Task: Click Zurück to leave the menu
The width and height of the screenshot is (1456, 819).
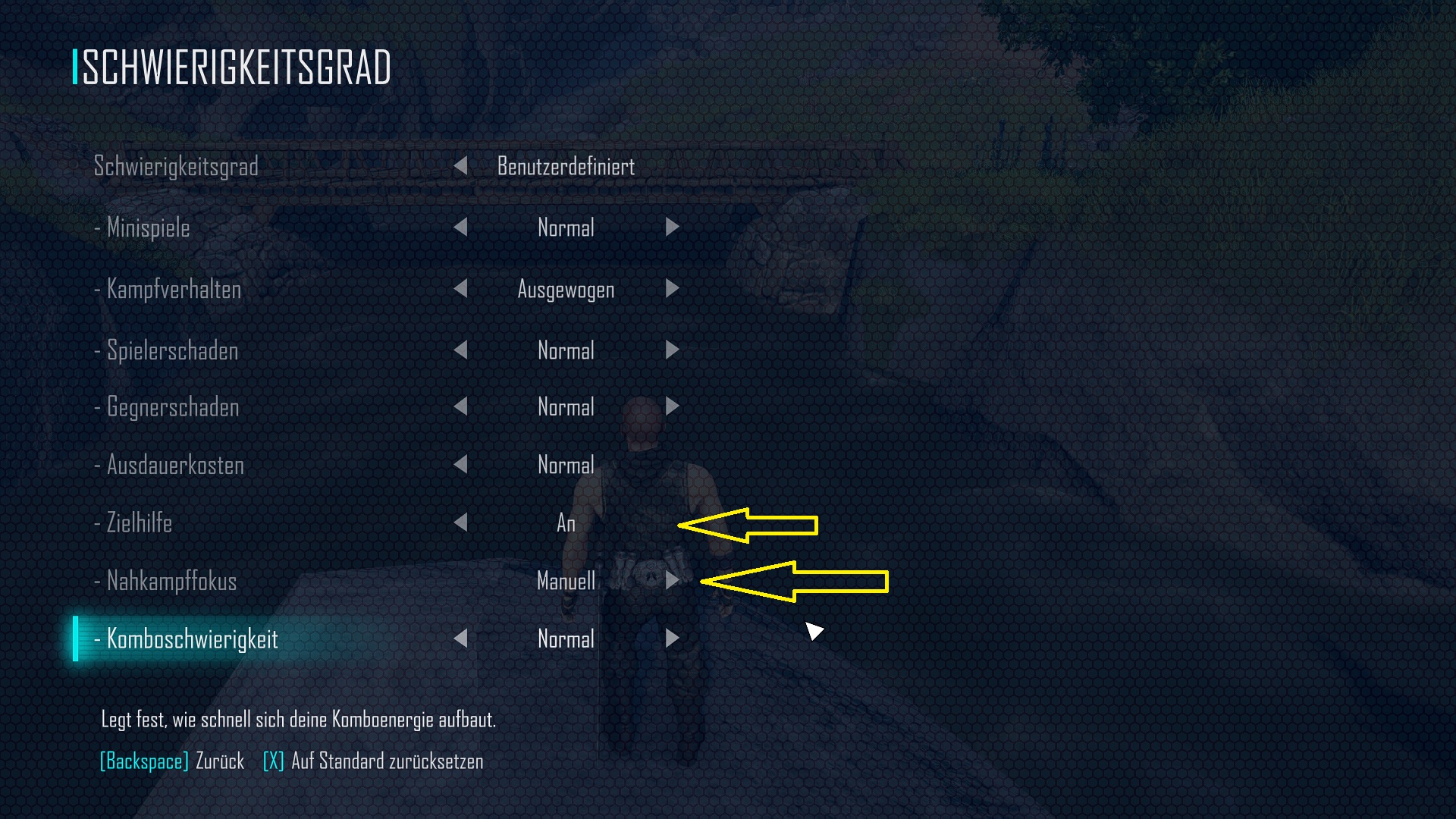Action: [171, 761]
